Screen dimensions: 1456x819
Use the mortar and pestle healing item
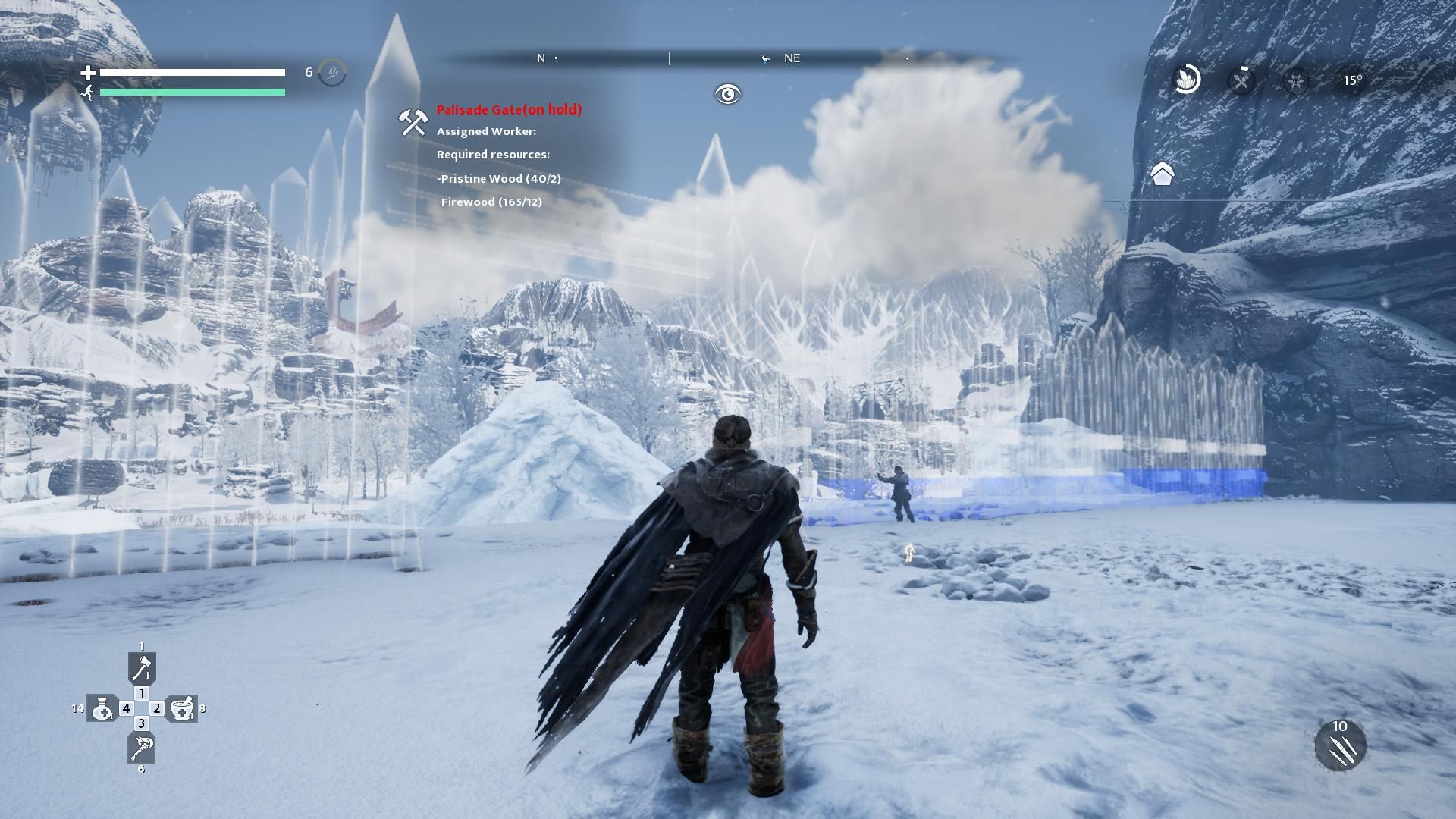click(182, 708)
